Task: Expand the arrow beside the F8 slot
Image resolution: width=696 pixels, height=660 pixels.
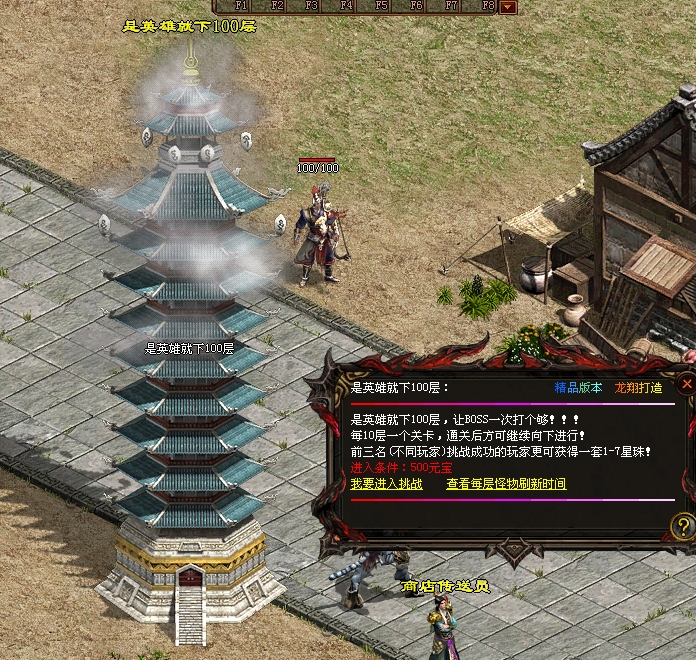Action: [x=508, y=6]
